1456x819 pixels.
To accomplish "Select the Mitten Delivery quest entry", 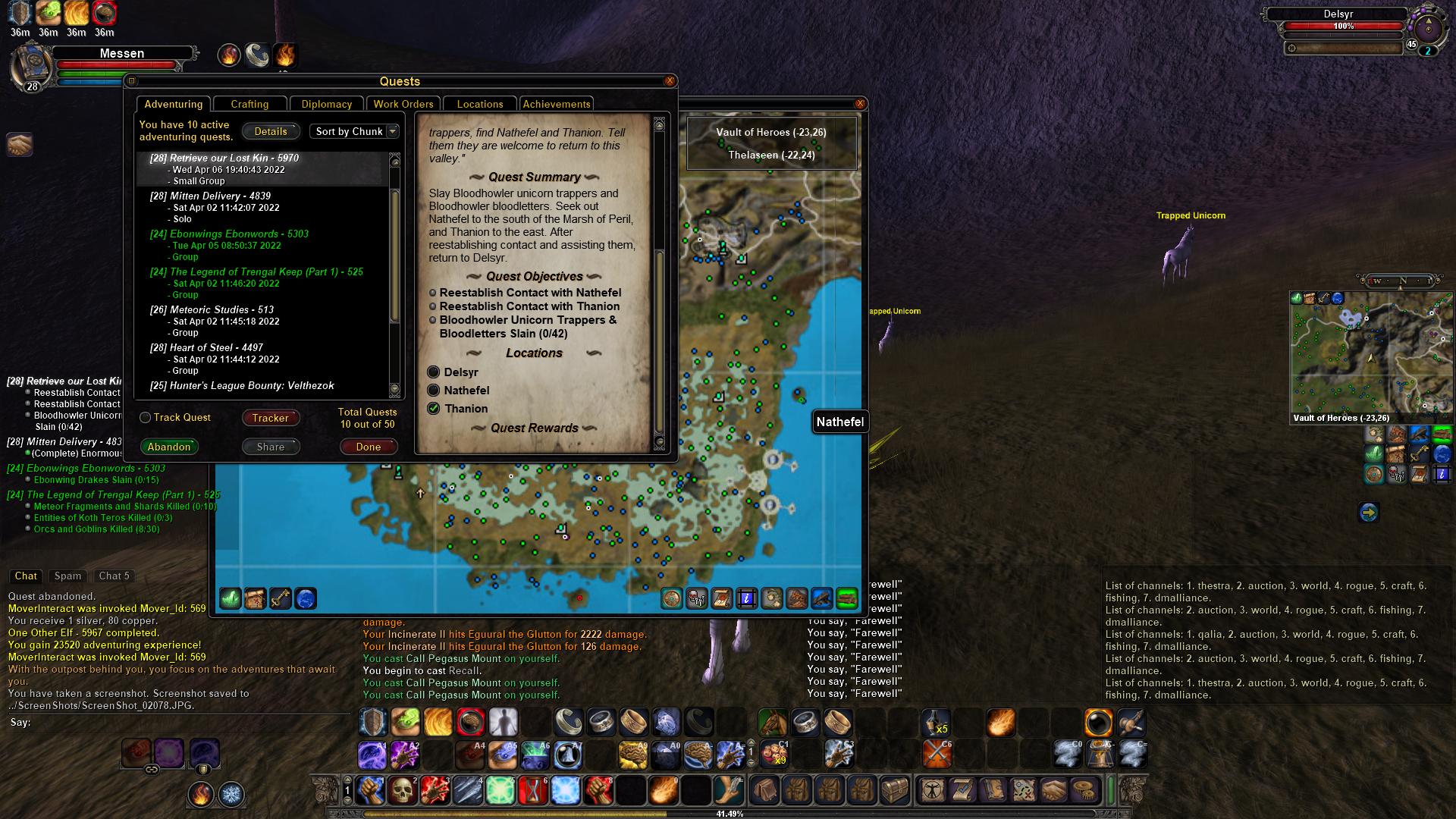I will click(220, 196).
